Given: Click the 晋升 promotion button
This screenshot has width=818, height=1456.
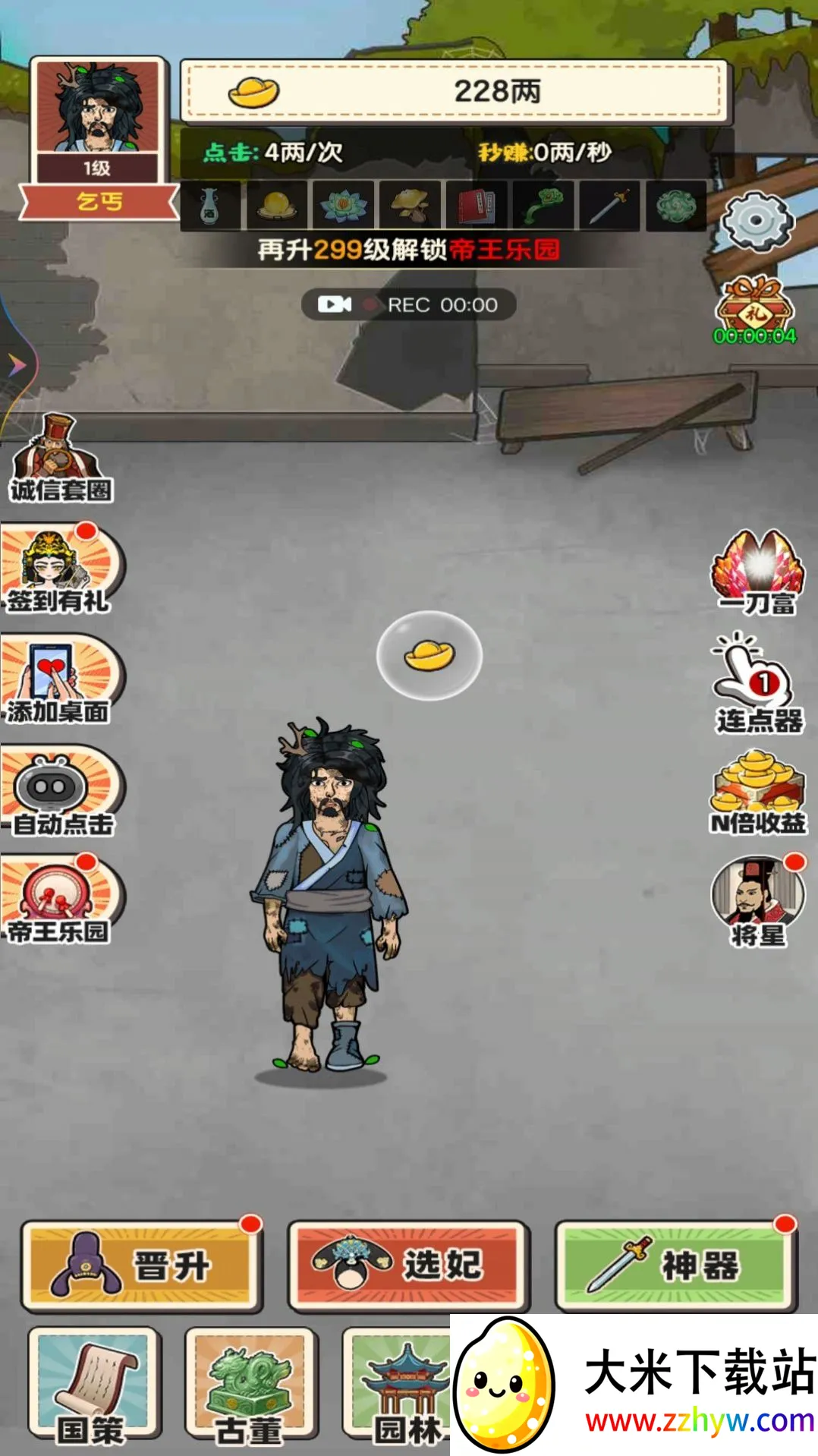Looking at the screenshot, I should [142, 1265].
